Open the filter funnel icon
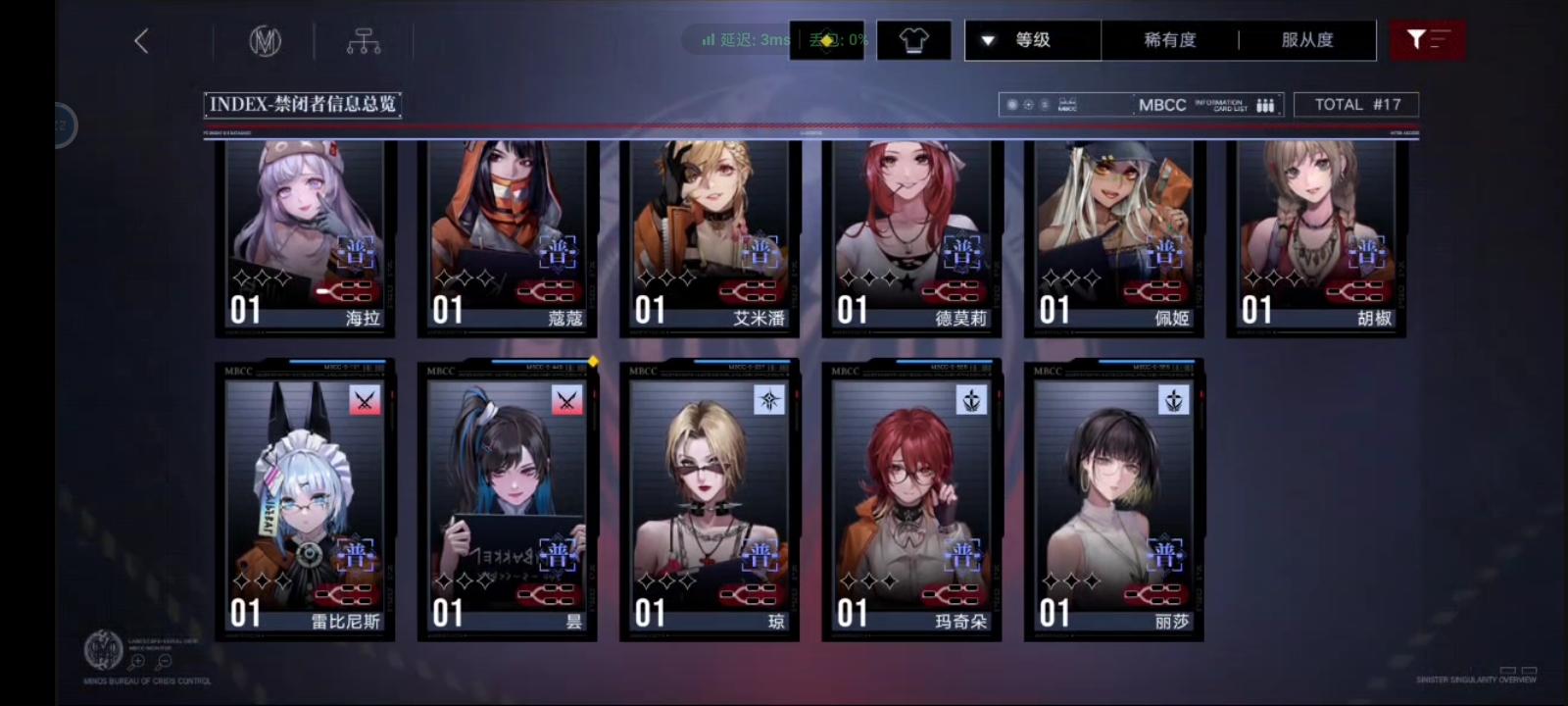 point(1428,39)
